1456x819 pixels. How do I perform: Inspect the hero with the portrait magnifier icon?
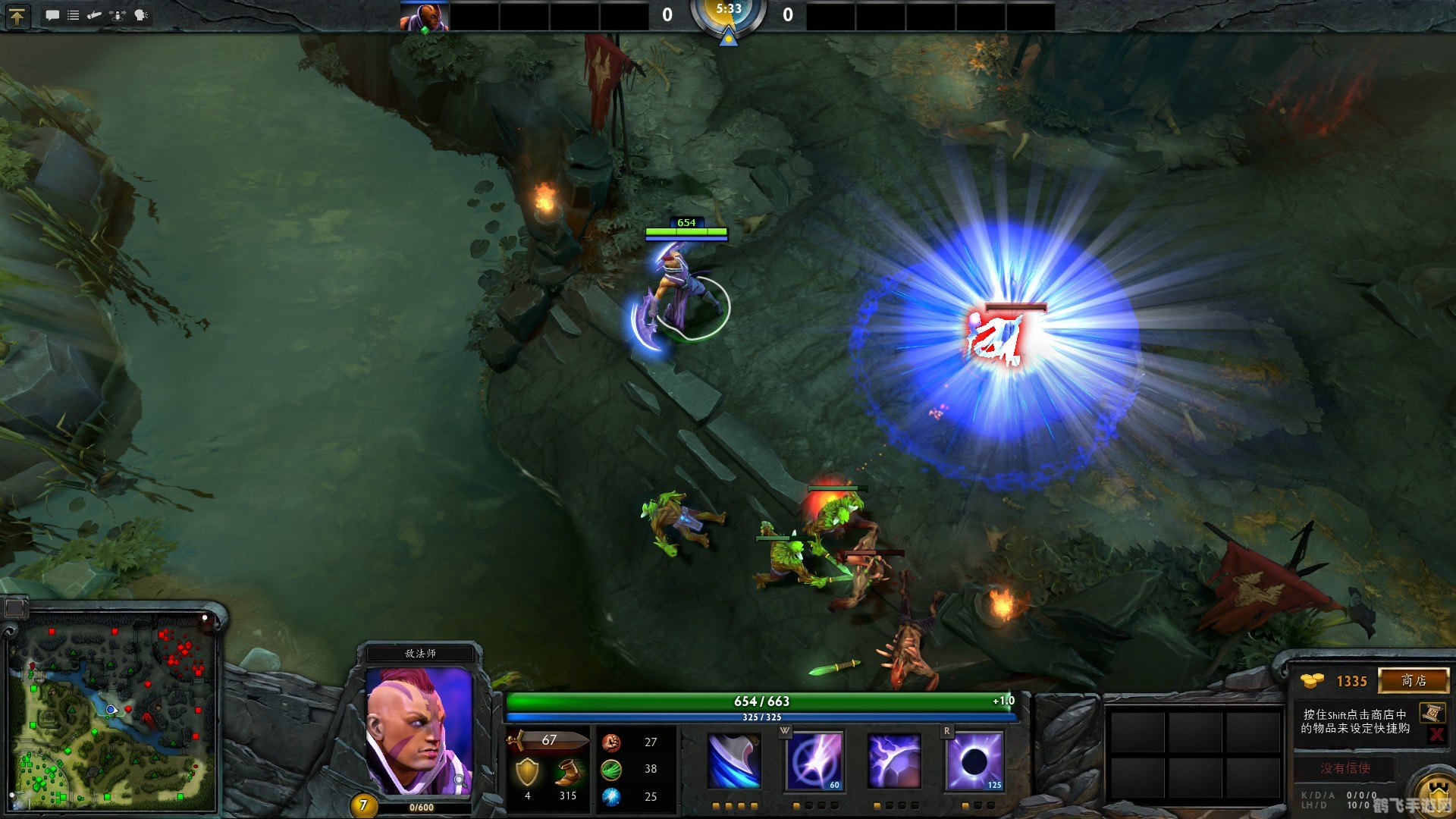(x=459, y=780)
